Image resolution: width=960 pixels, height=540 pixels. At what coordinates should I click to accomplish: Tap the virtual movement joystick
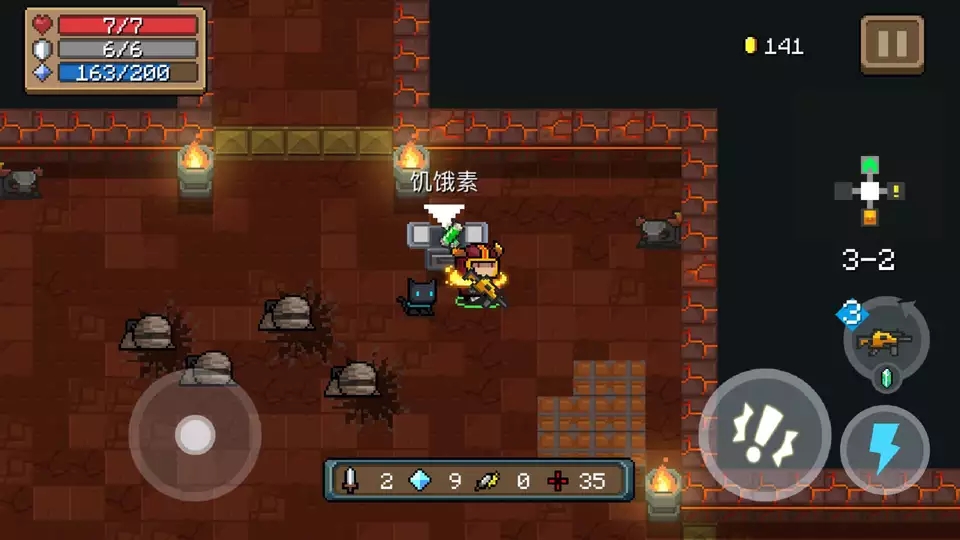click(195, 434)
